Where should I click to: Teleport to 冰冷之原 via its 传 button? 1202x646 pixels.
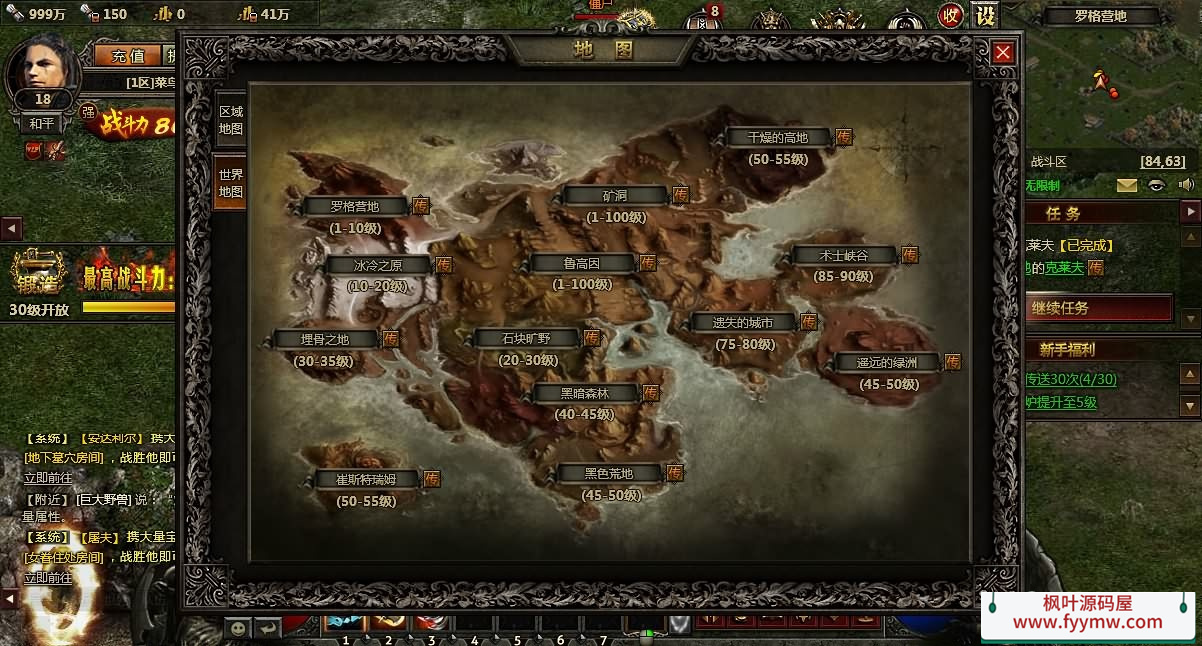[444, 265]
